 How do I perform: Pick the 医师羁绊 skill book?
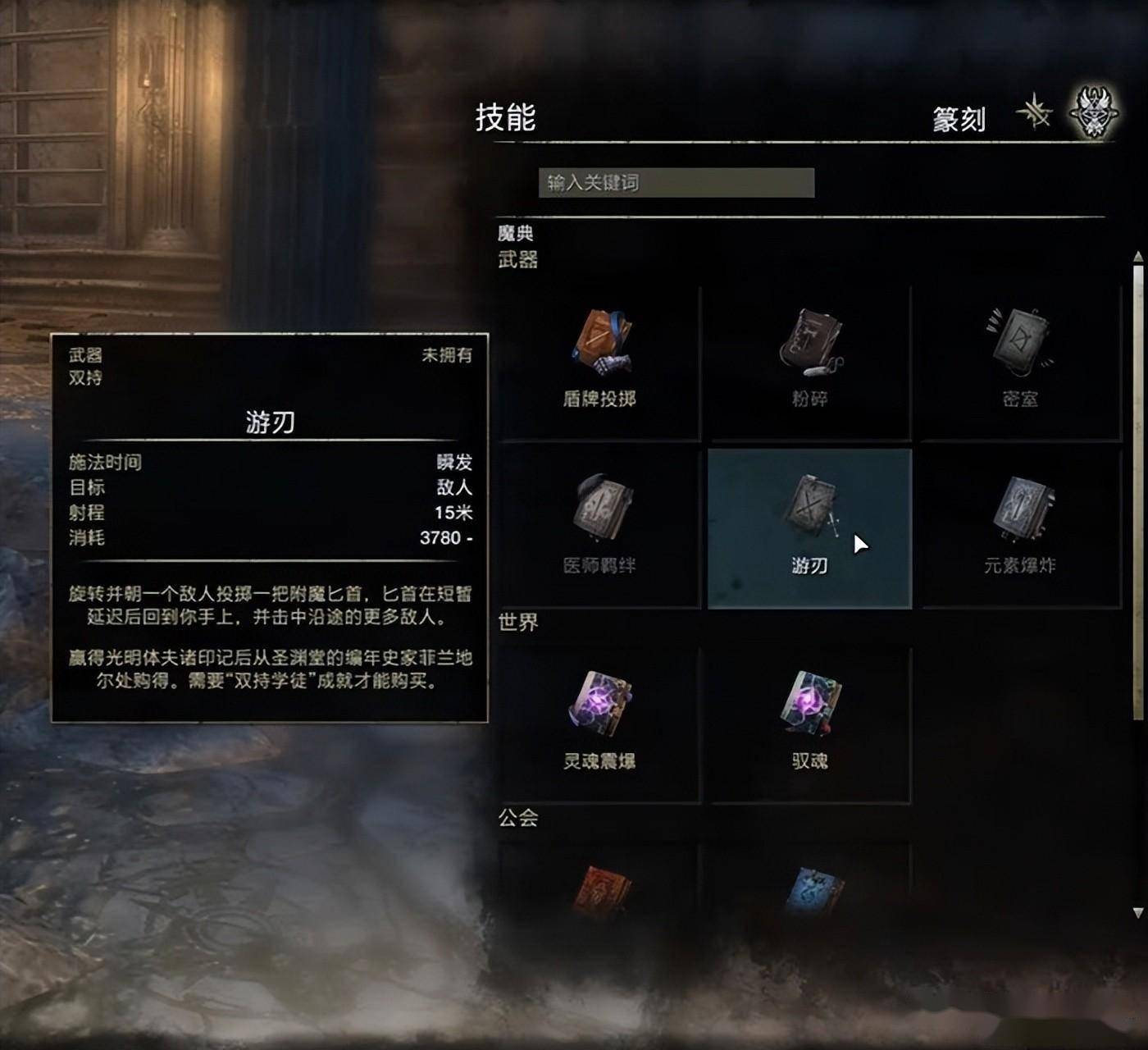(x=600, y=525)
